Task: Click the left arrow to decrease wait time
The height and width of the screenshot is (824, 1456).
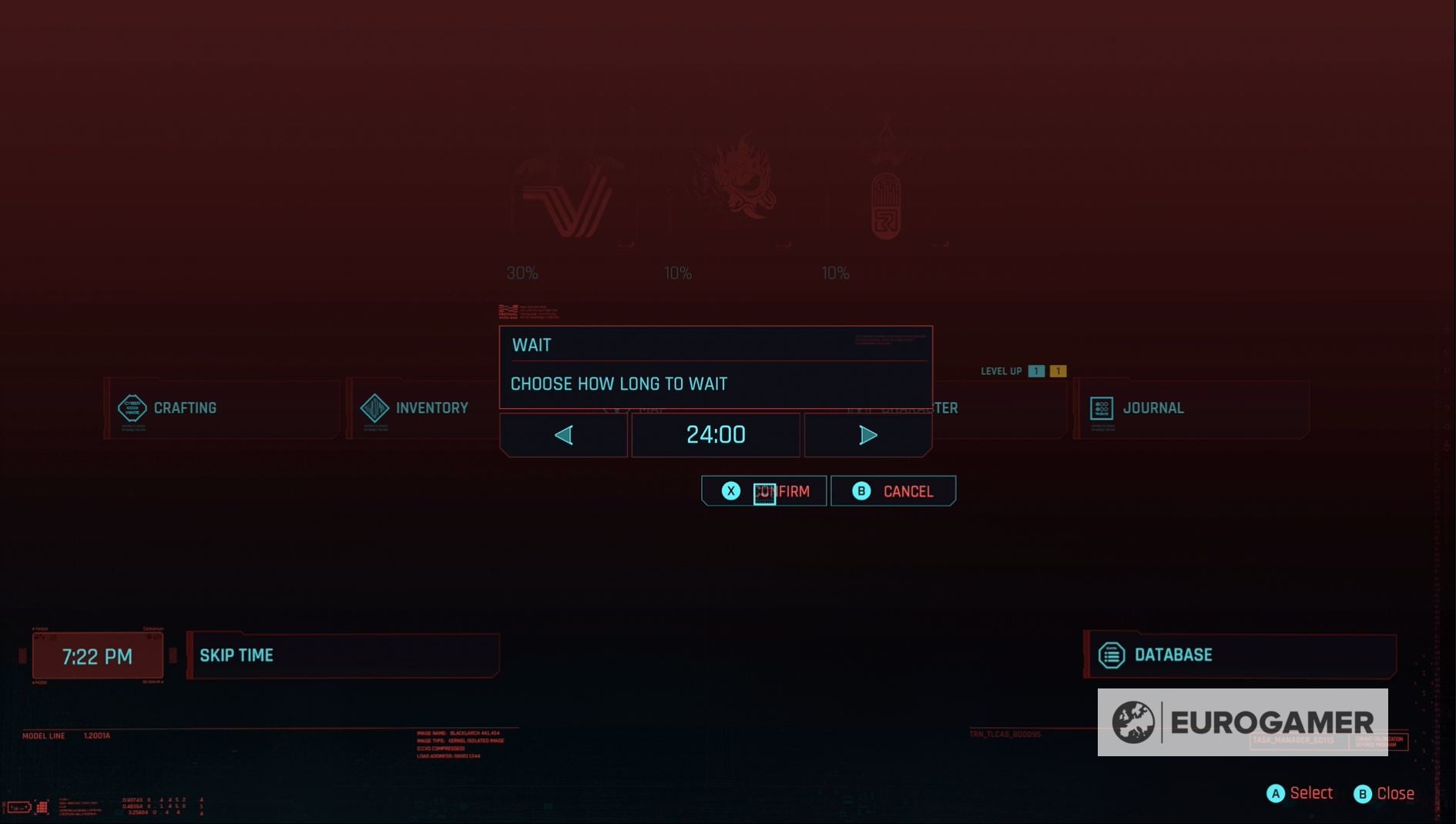Action: click(563, 434)
